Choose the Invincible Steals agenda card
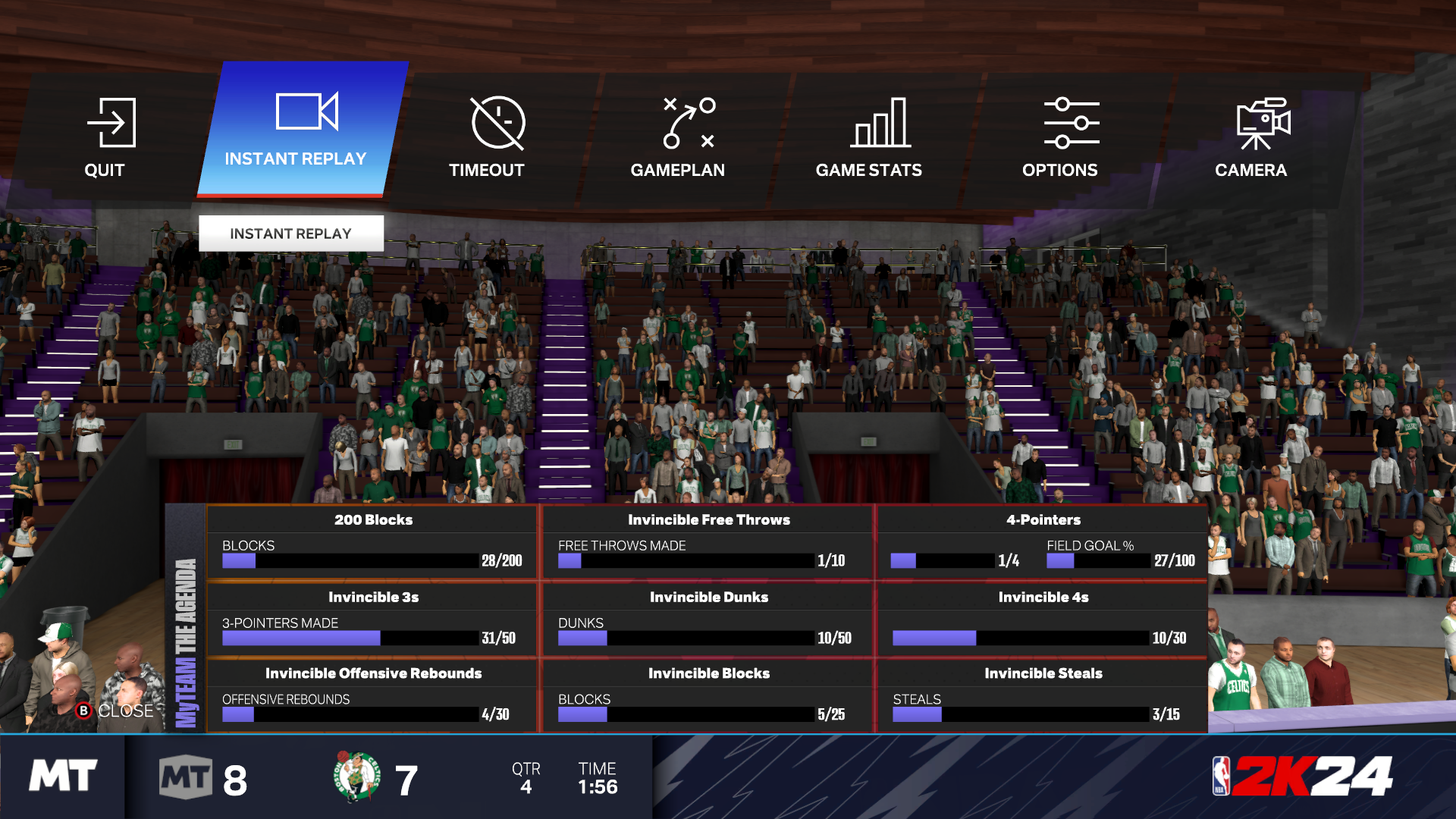 [x=1043, y=696]
